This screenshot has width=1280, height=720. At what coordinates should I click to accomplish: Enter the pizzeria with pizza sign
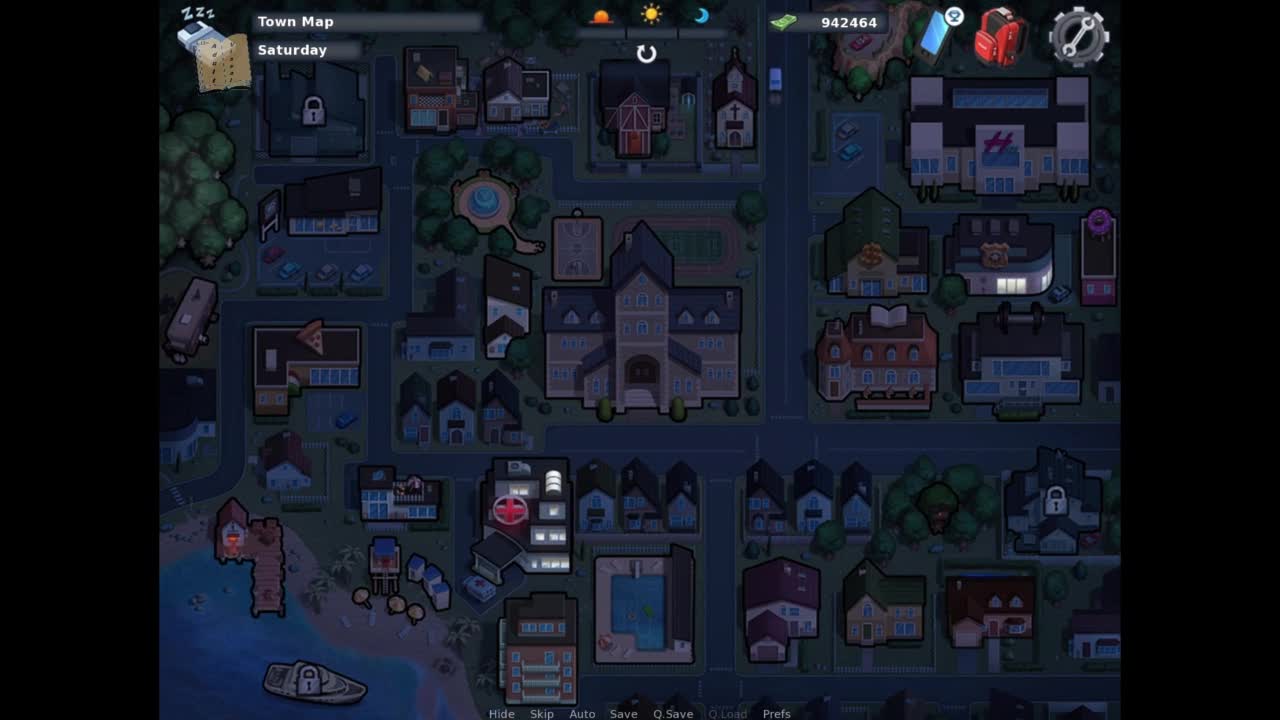coord(306,362)
